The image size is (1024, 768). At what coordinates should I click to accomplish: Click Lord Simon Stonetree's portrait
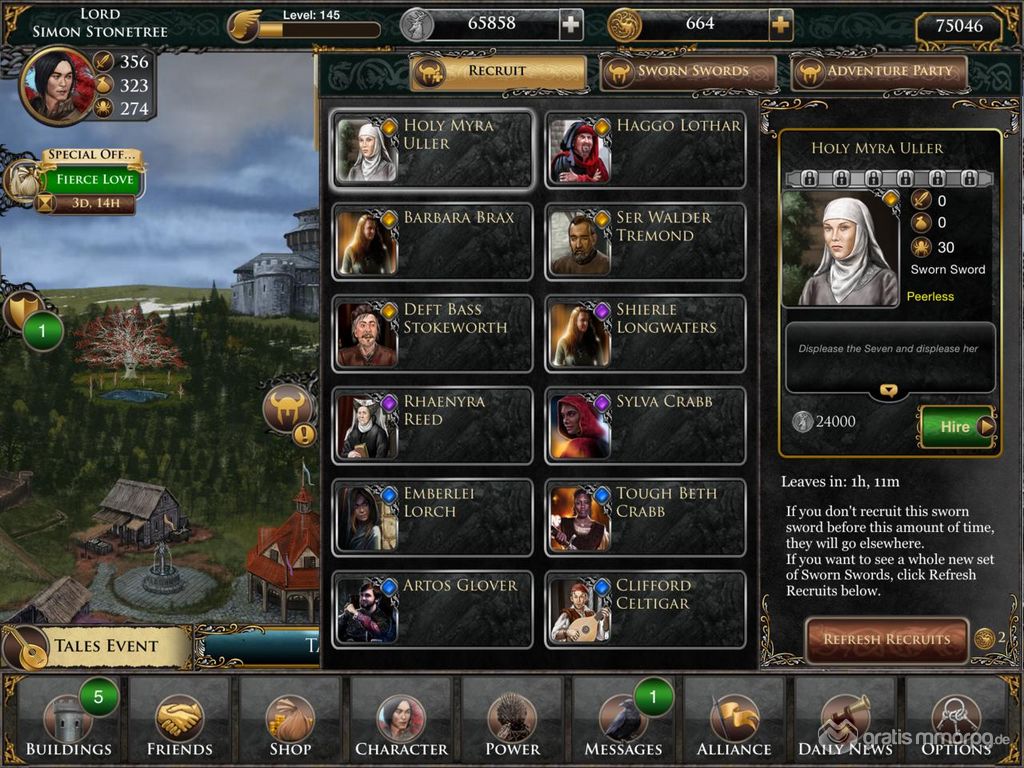click(x=58, y=86)
